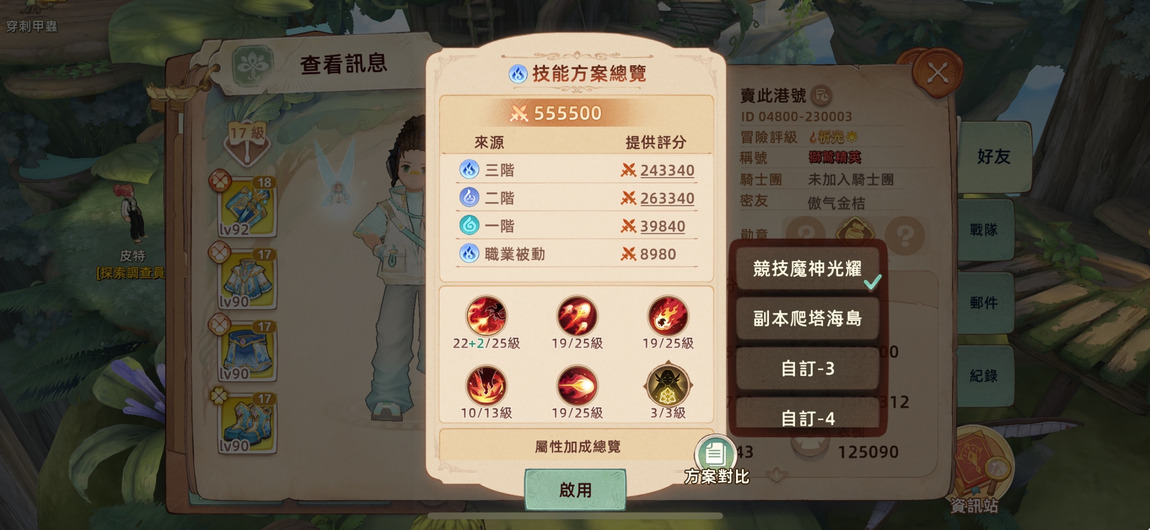Image resolution: width=1150 pixels, height=530 pixels.
Task: Select the 自訂-3 custom plan
Action: click(807, 368)
